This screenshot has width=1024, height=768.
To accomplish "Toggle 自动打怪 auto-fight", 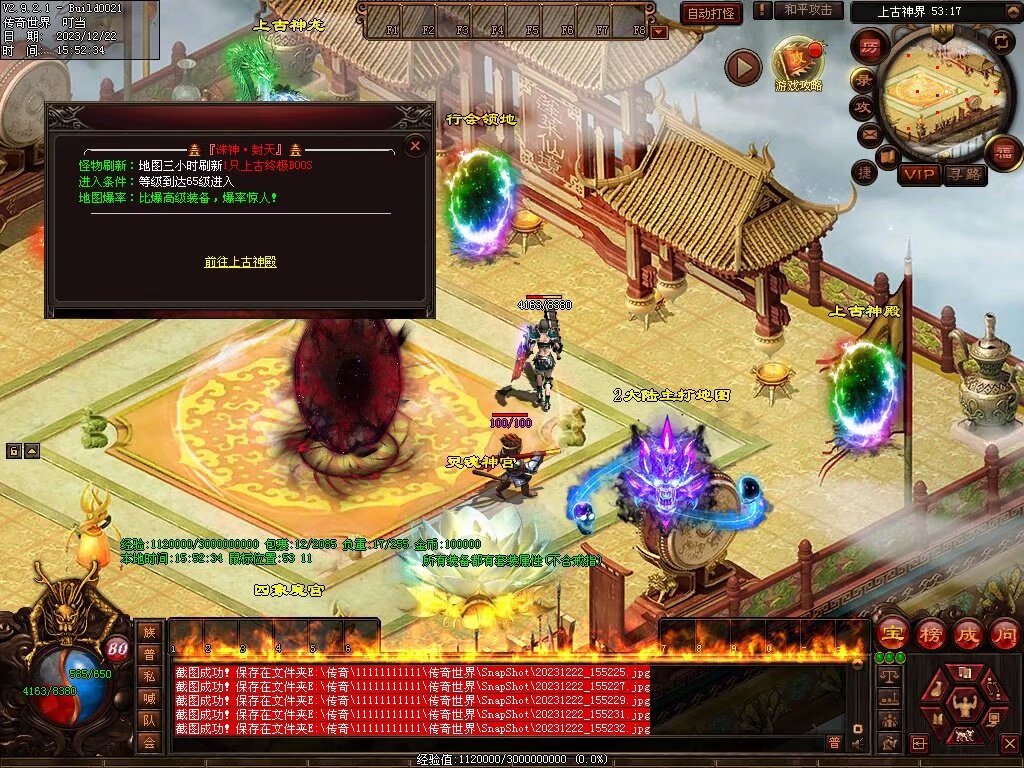I will point(711,13).
